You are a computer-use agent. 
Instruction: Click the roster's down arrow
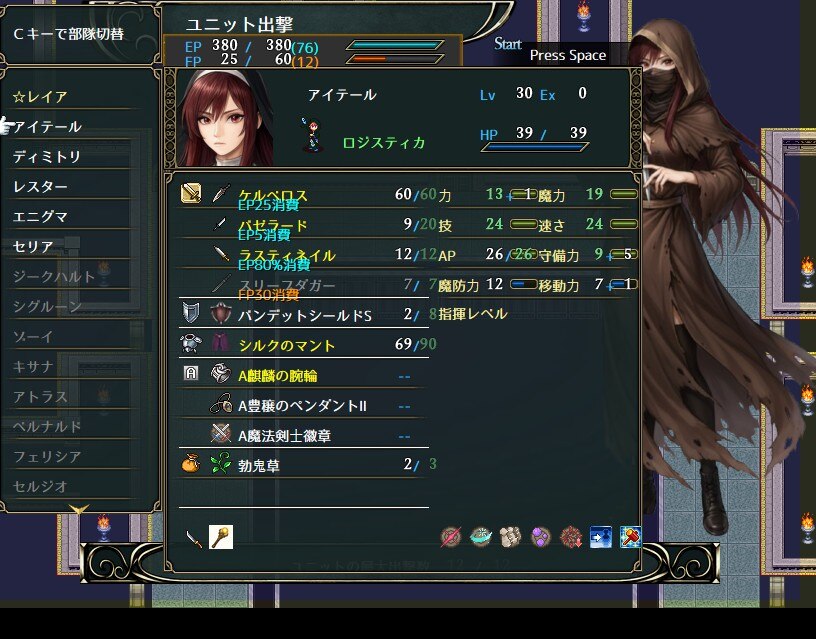coord(78,511)
